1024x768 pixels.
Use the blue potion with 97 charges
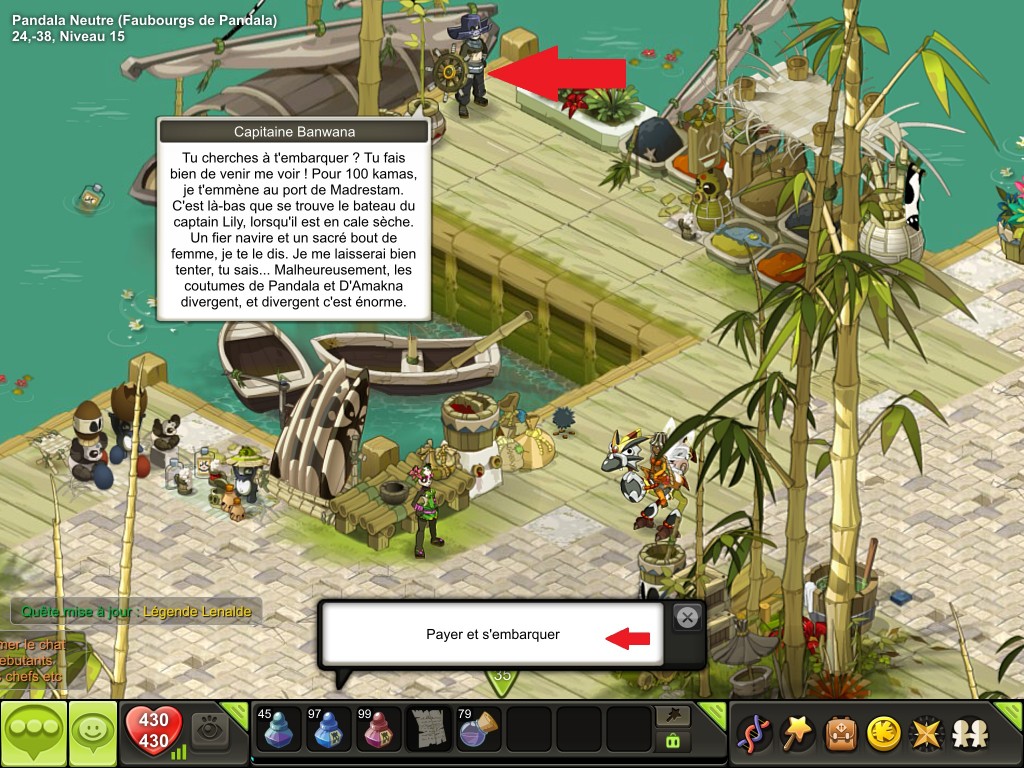(328, 730)
